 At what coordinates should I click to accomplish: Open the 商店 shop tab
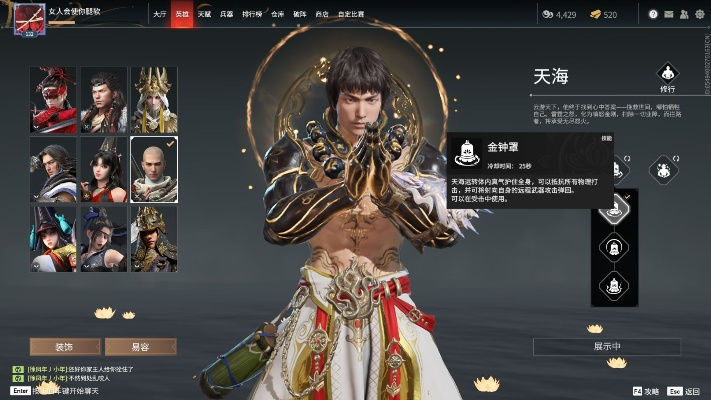321,15
